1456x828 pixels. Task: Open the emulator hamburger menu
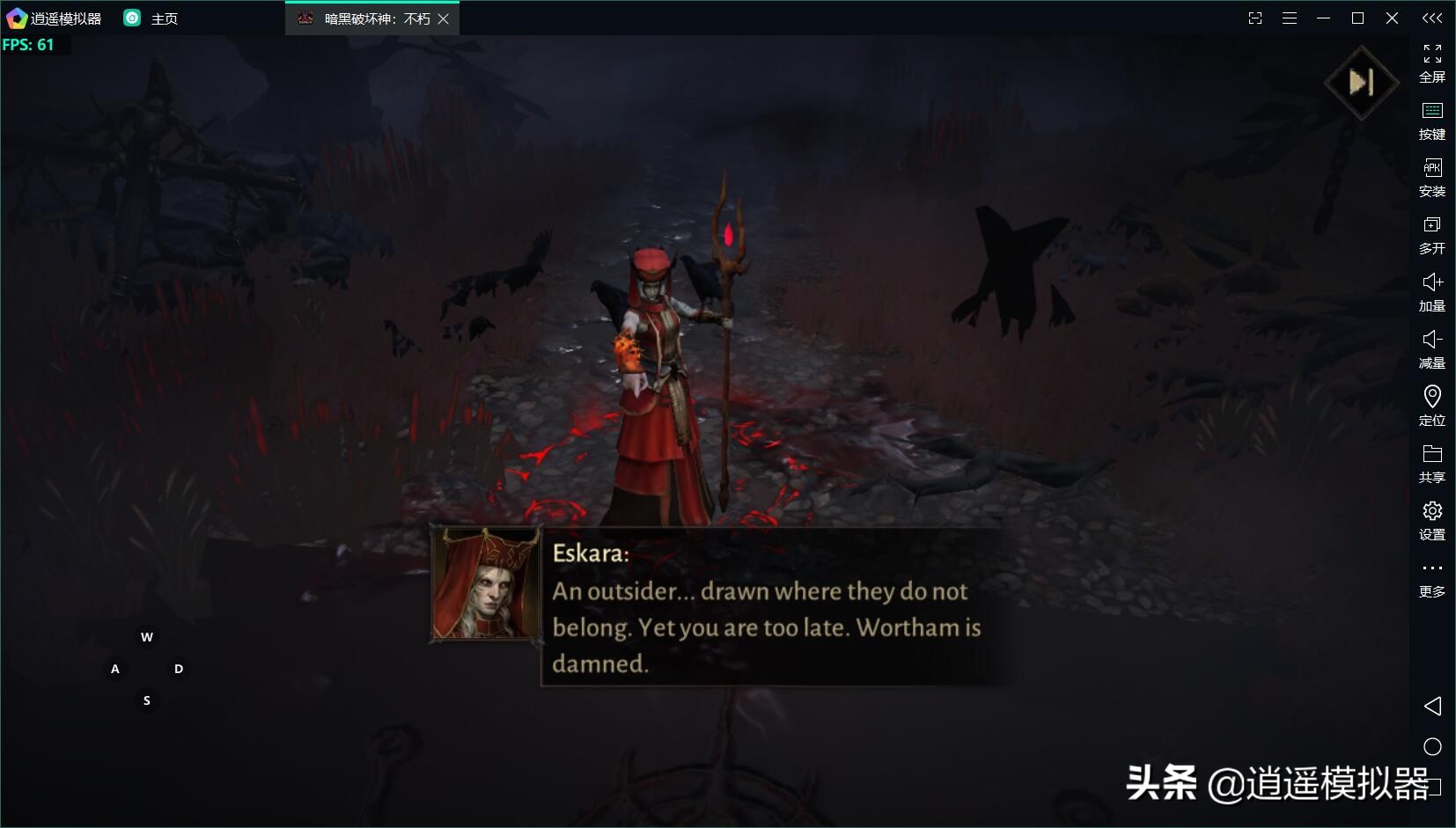coord(1290,18)
